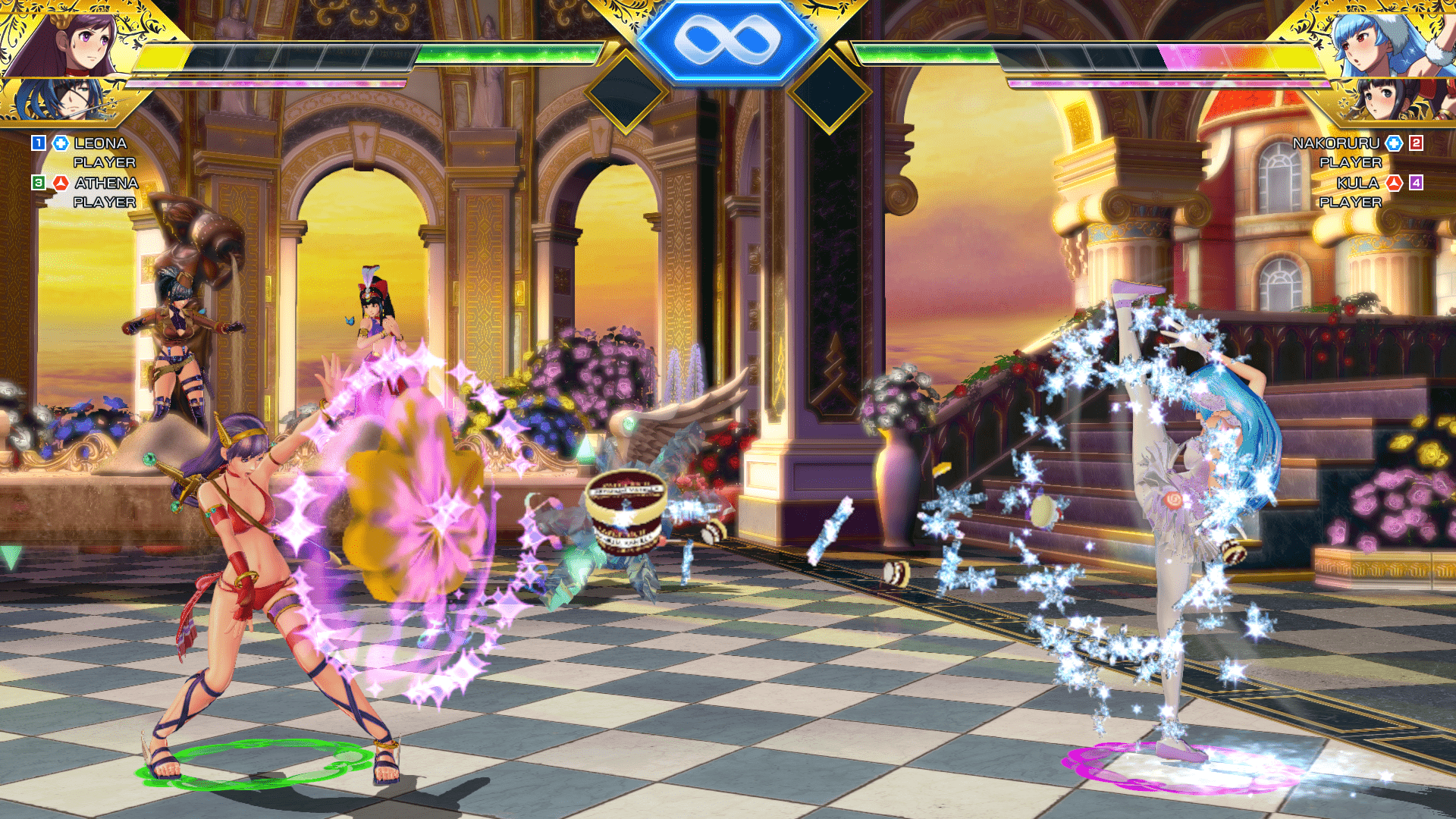Select the Kula player 4 label

[1357, 184]
